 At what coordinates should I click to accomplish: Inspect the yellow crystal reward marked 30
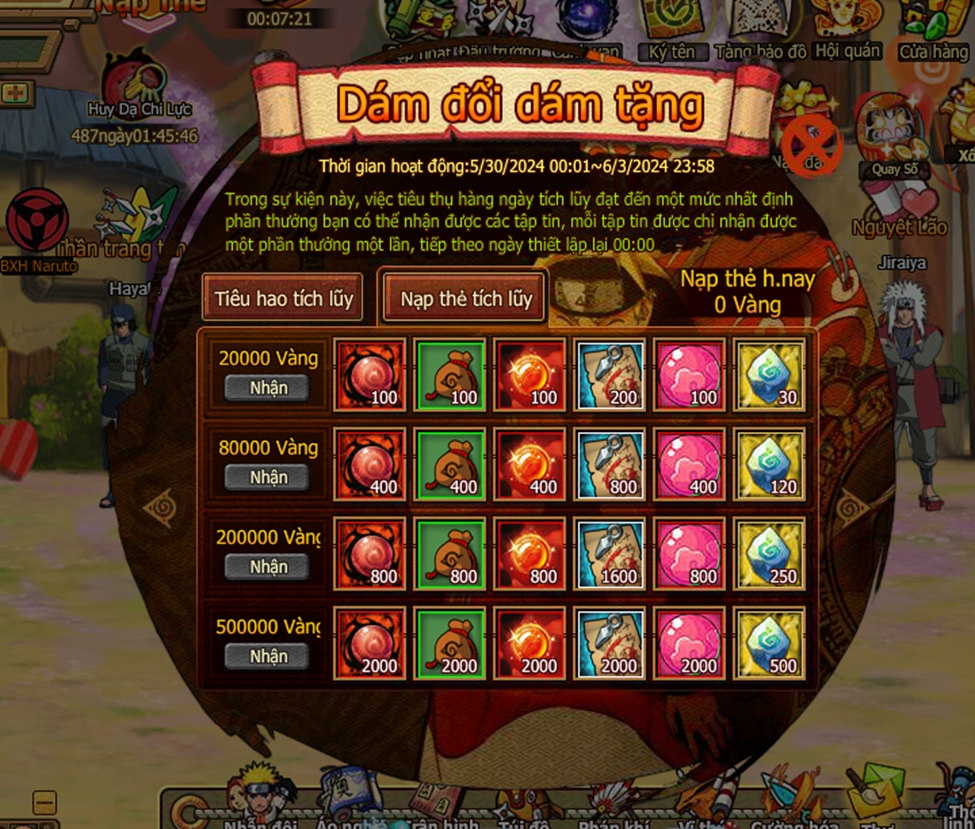click(x=769, y=375)
